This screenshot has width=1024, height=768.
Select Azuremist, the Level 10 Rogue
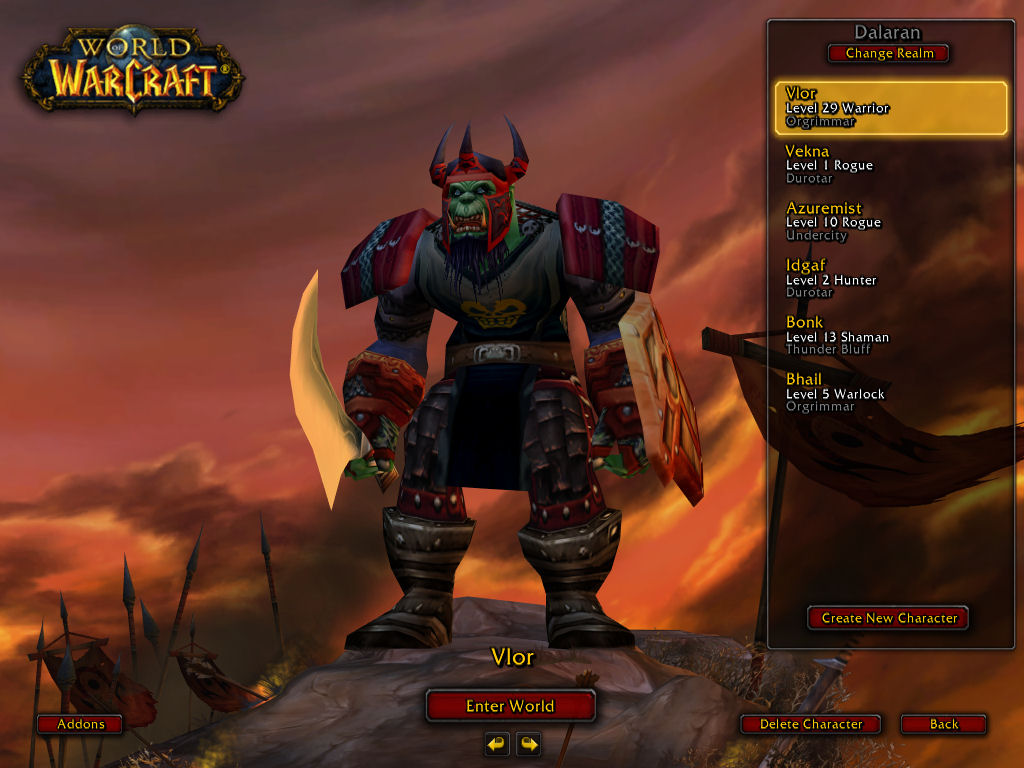[890, 222]
